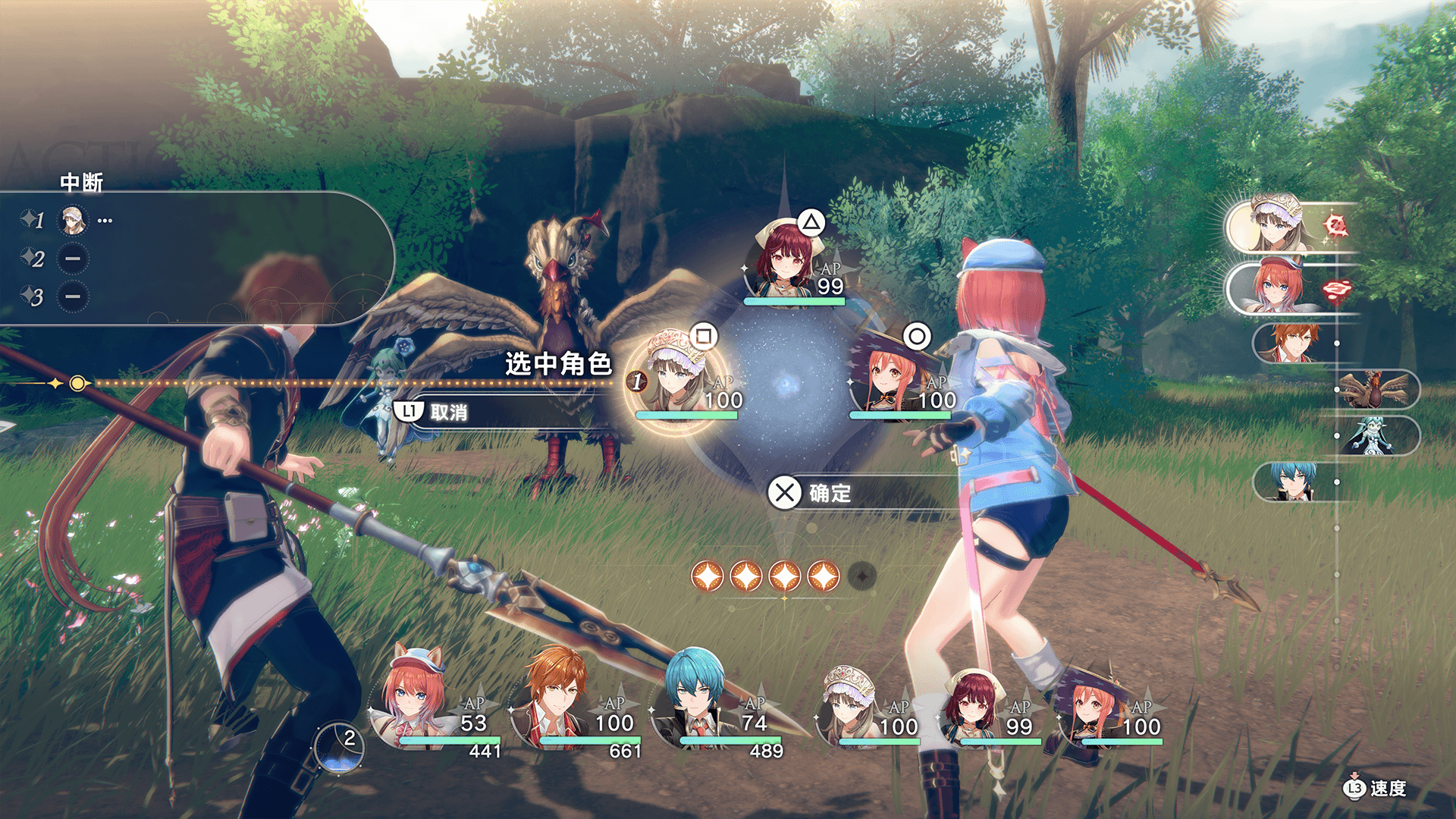Select interrupt slot 1 with the character portrait
This screenshot has width=1456, height=819.
pyautogui.click(x=73, y=221)
